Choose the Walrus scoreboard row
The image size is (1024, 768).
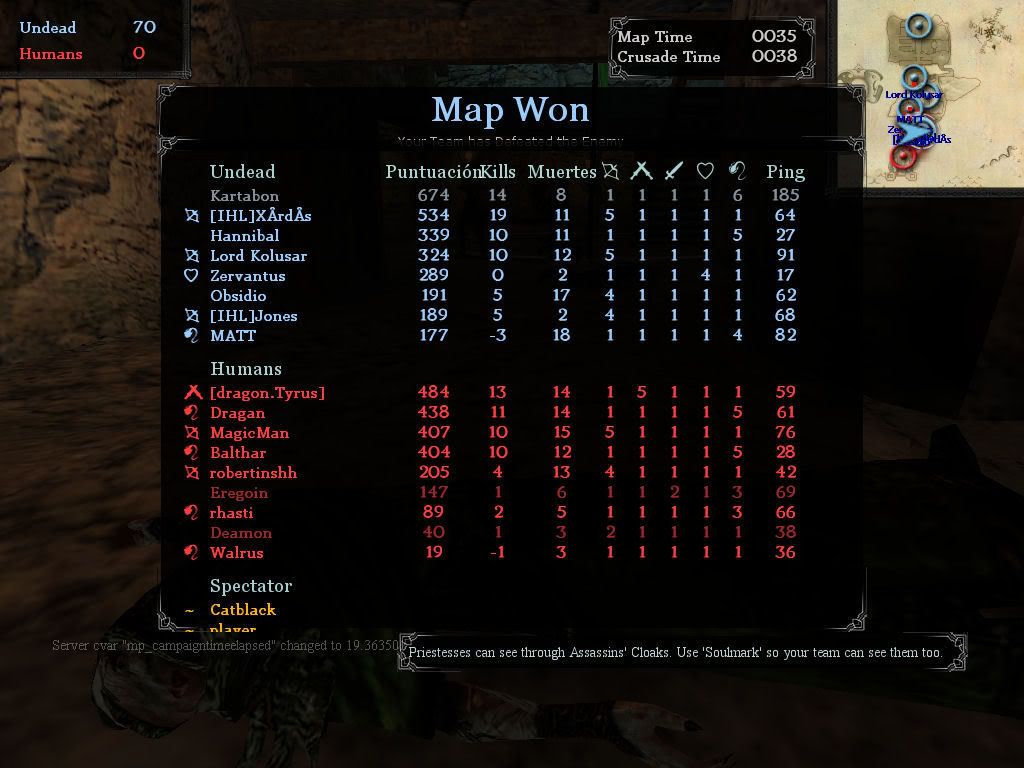237,553
